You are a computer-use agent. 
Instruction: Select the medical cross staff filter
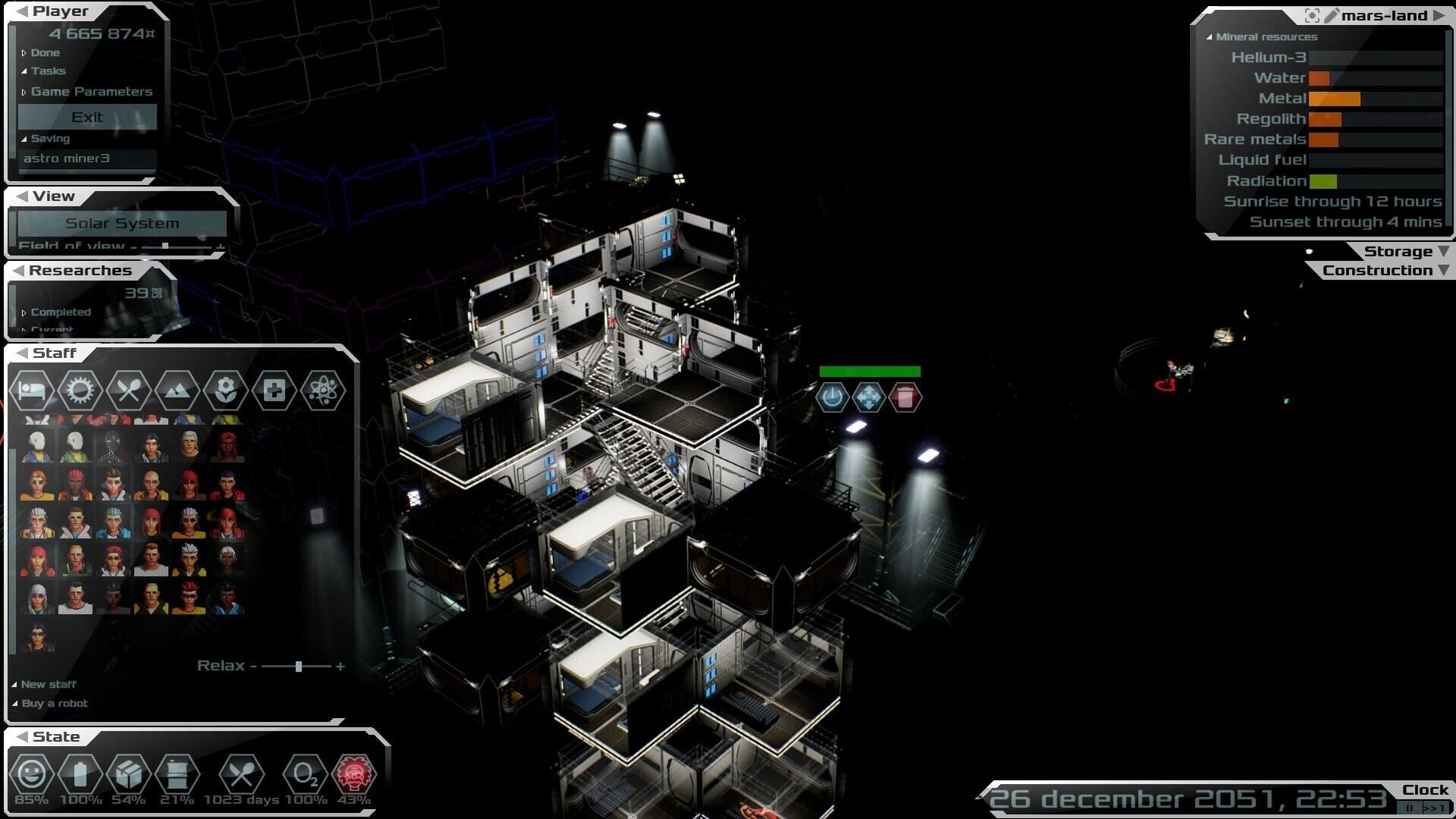tap(274, 391)
